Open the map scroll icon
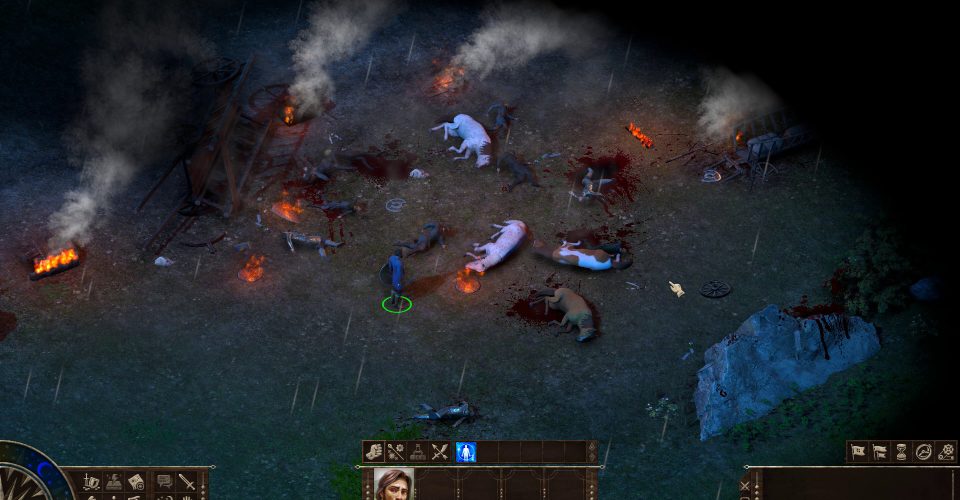The image size is (960, 500). tap(136, 482)
